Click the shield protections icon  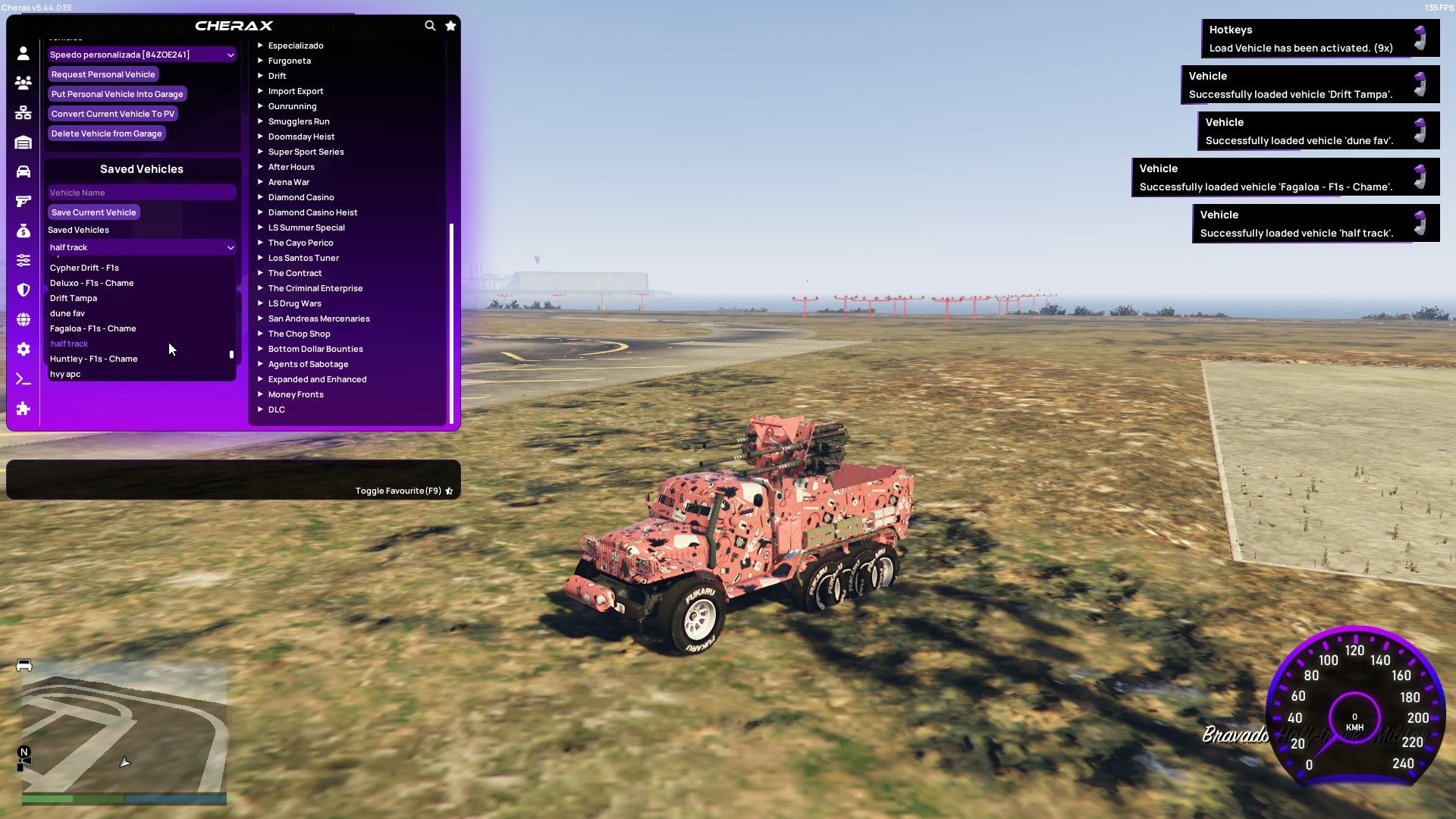click(x=23, y=290)
